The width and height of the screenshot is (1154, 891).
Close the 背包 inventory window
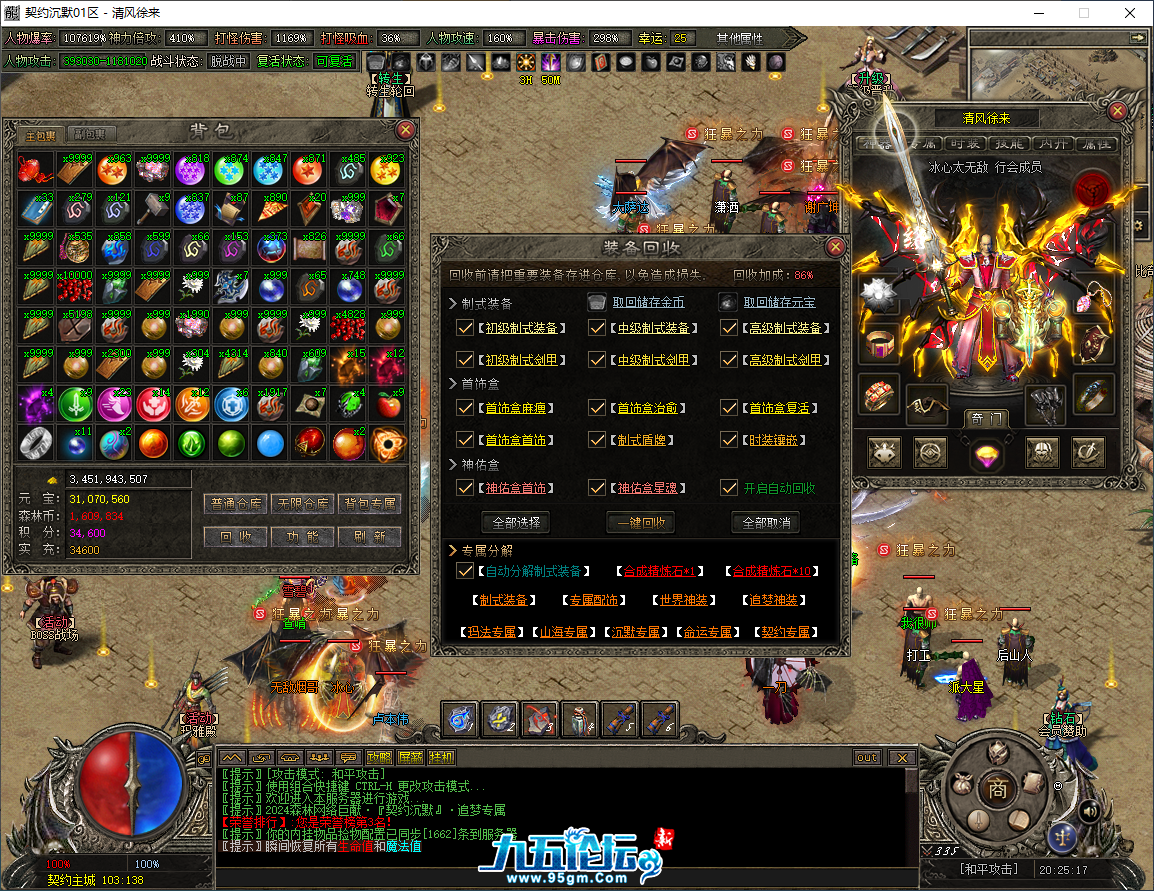click(405, 130)
